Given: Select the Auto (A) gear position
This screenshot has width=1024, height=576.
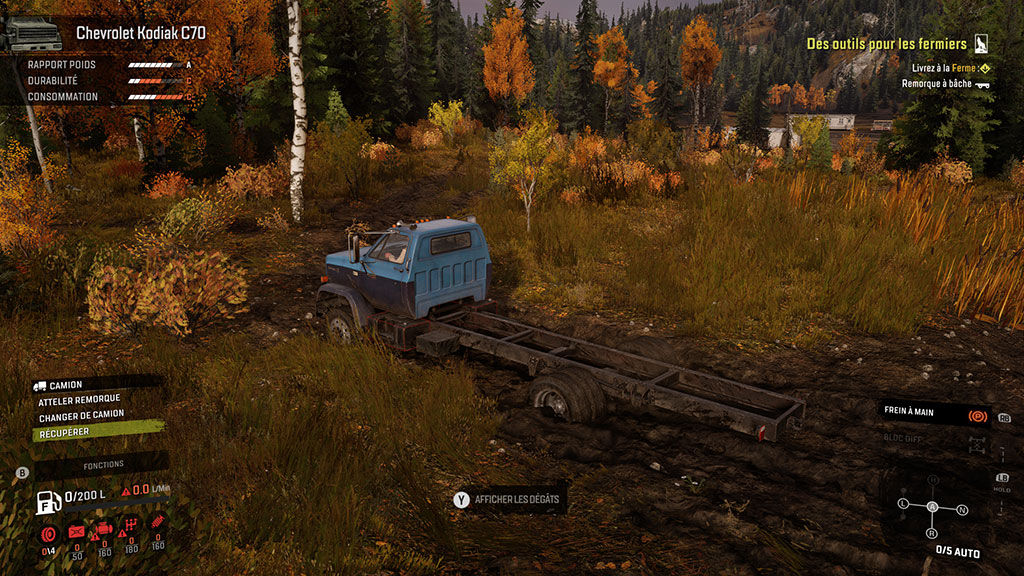Looking at the screenshot, I should click(x=932, y=507).
